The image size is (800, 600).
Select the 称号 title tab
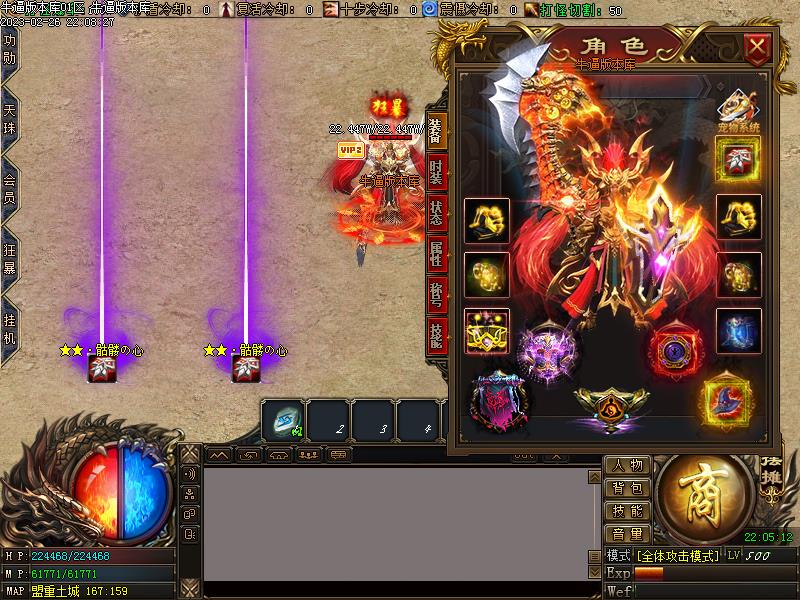[436, 295]
